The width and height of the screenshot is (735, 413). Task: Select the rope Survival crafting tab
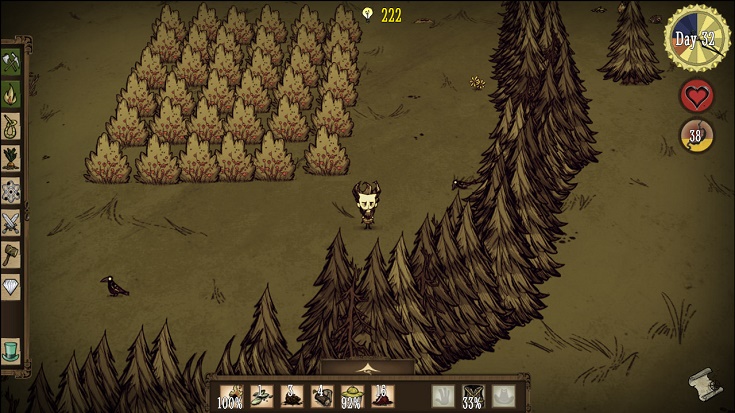11,127
